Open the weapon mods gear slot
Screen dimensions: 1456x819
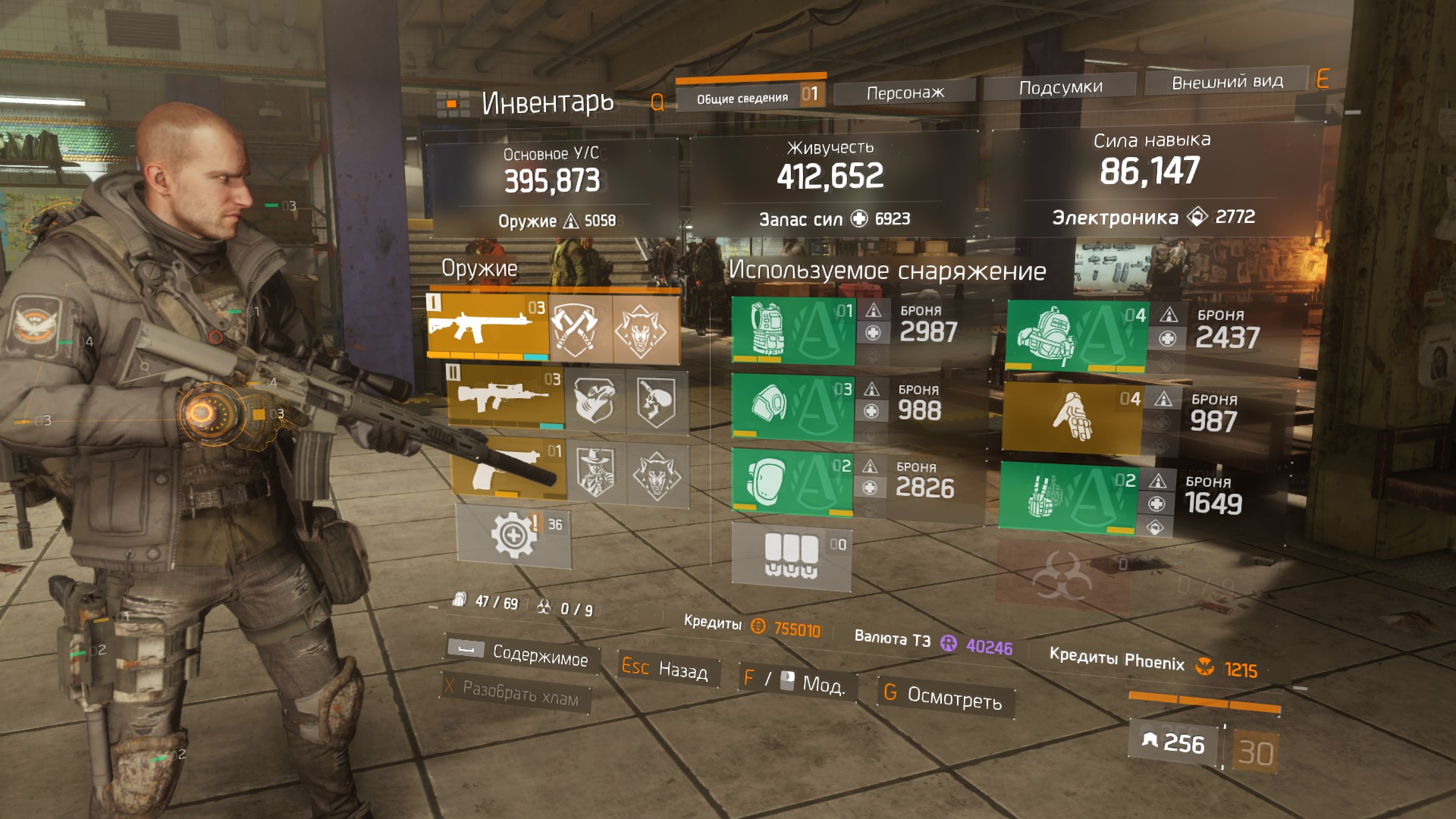click(513, 536)
